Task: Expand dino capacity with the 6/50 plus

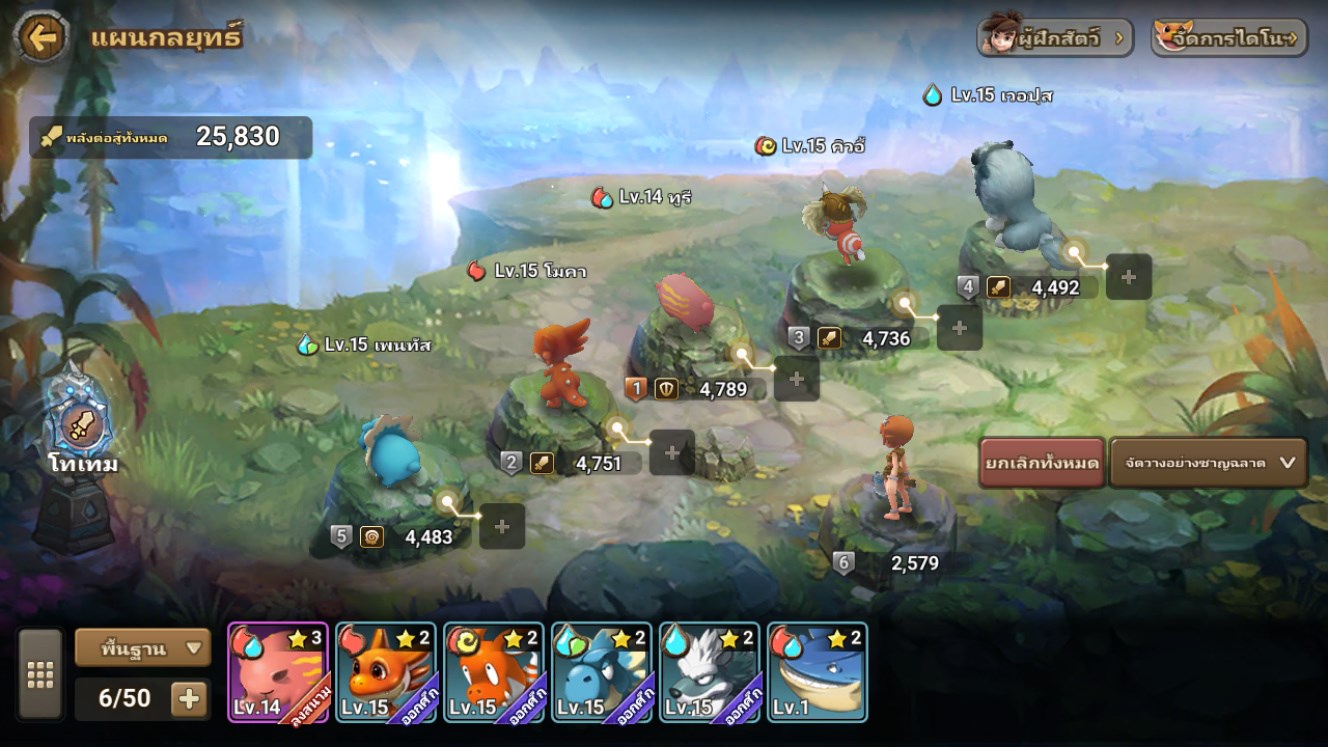Action: tap(189, 699)
